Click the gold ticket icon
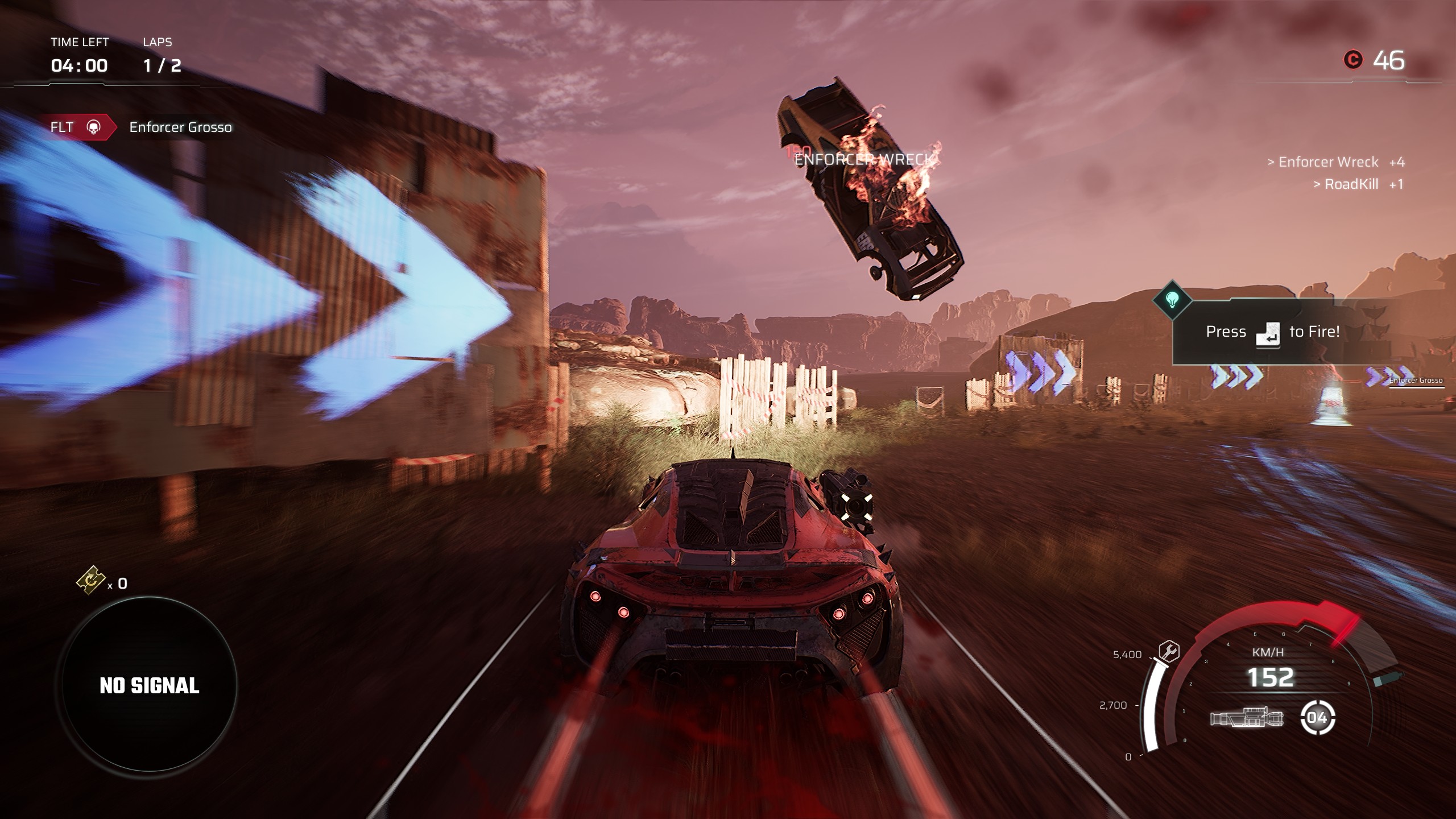The width and height of the screenshot is (1456, 819). click(91, 580)
